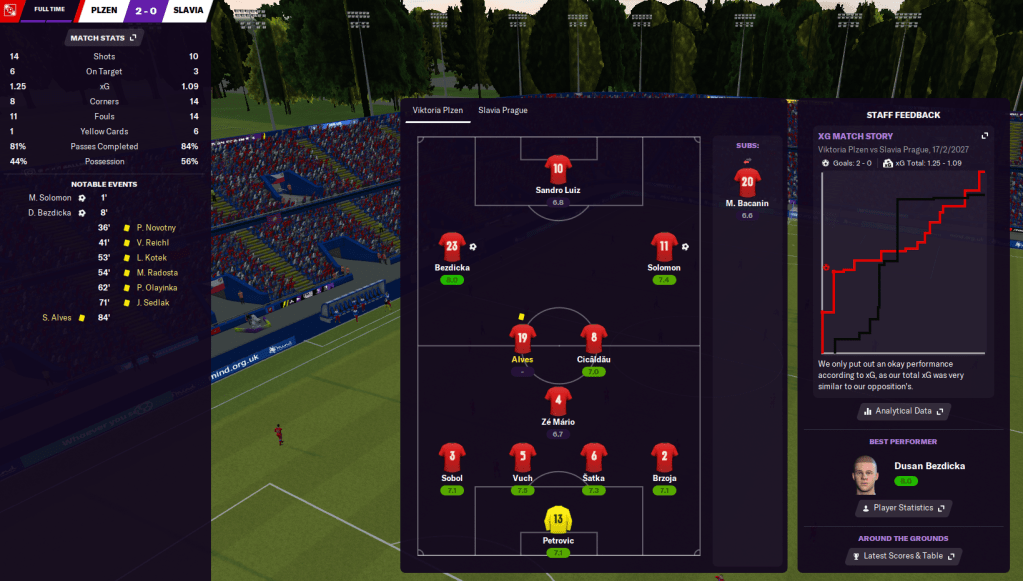Select striker Sandro Luiz's shirt

tap(557, 167)
